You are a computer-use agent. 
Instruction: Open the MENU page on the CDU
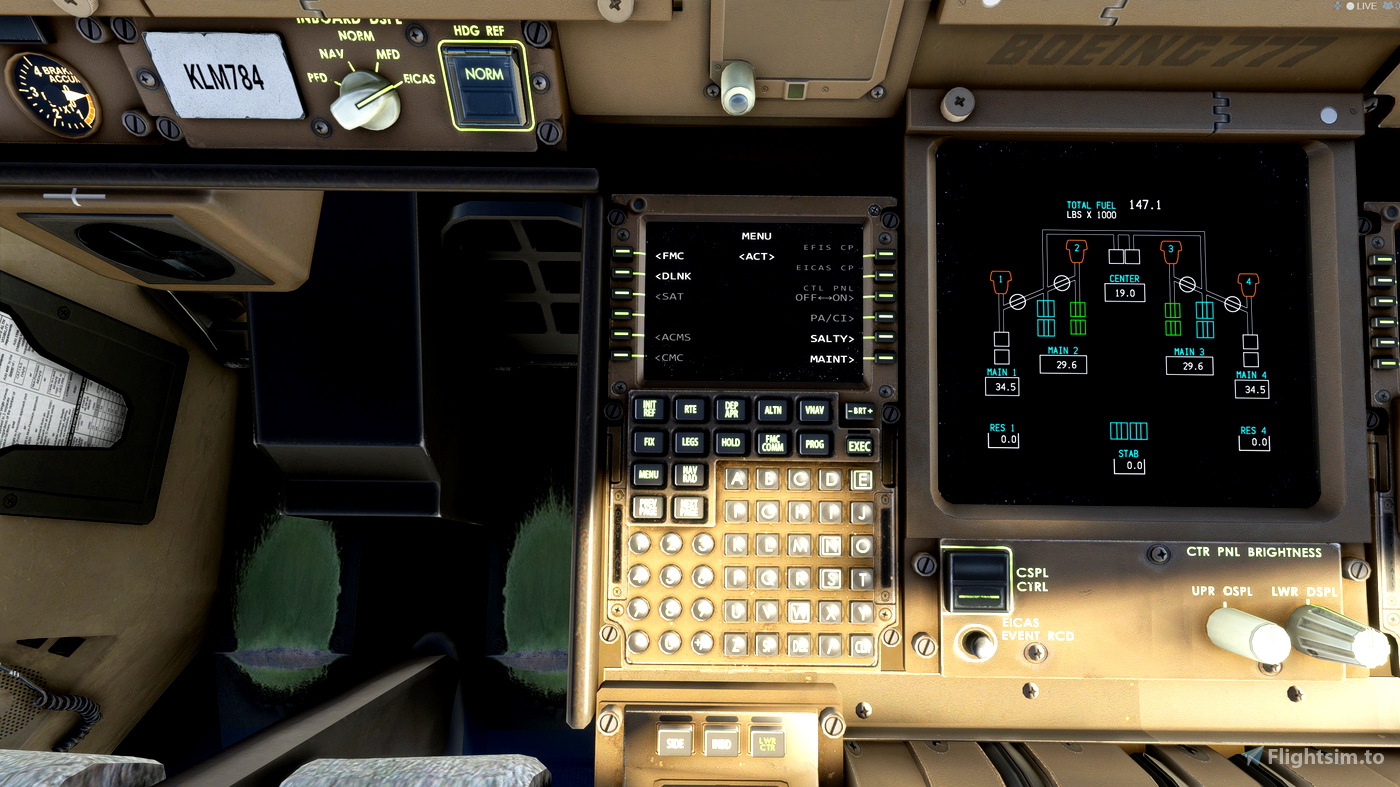pos(648,475)
